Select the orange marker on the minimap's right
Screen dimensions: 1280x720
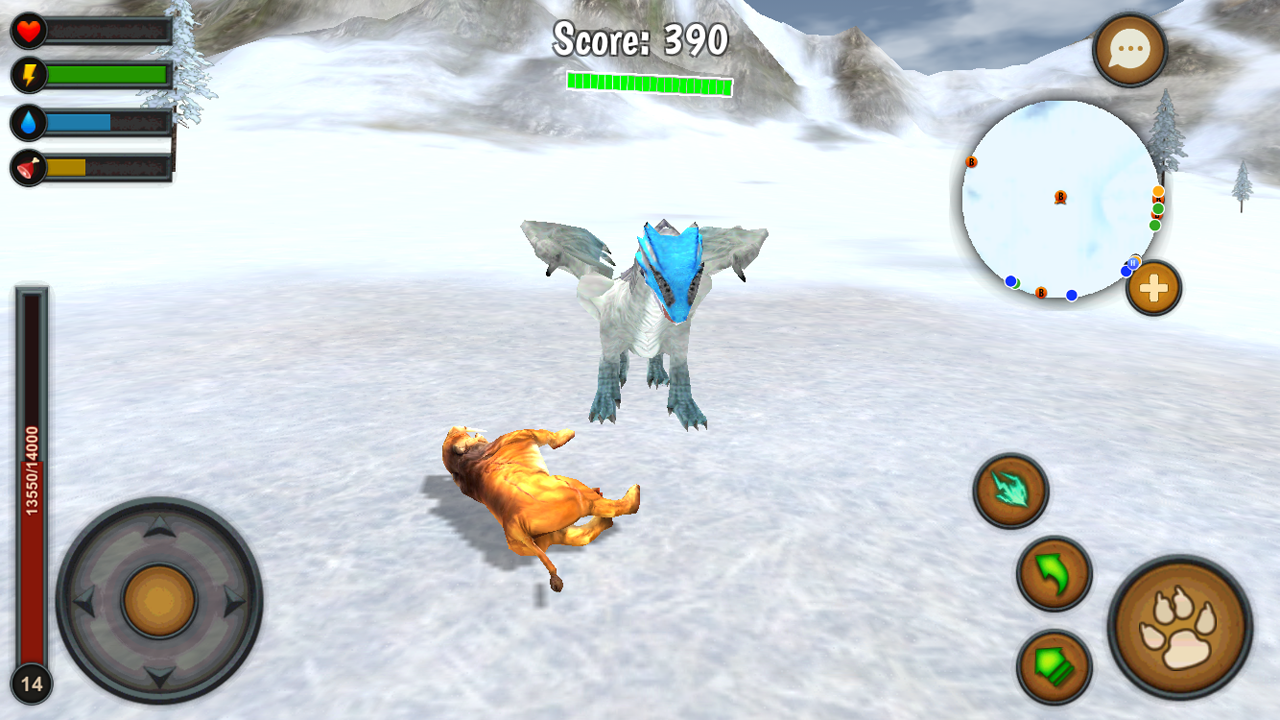click(x=1158, y=191)
